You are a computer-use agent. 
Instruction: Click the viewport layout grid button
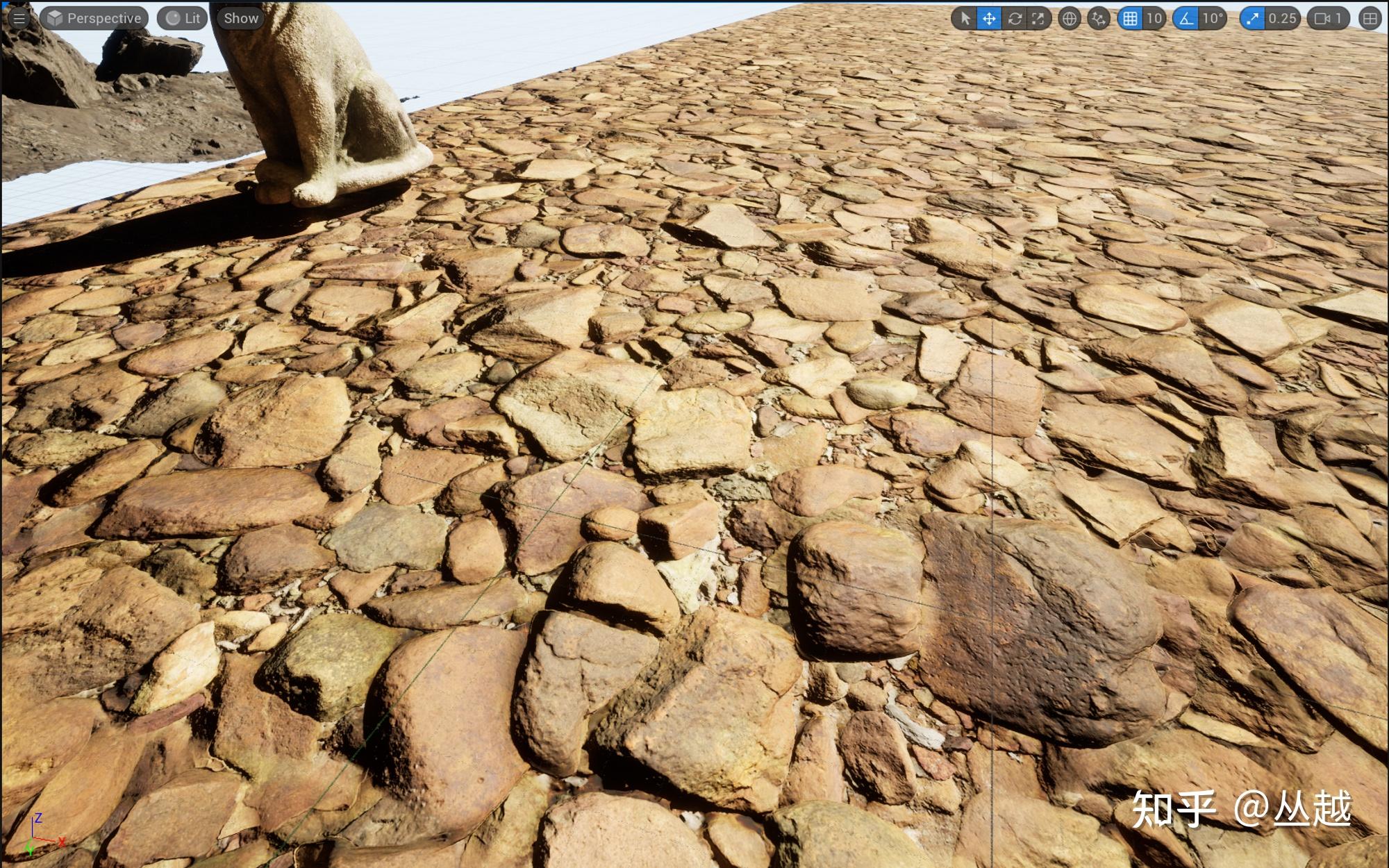(x=1370, y=19)
